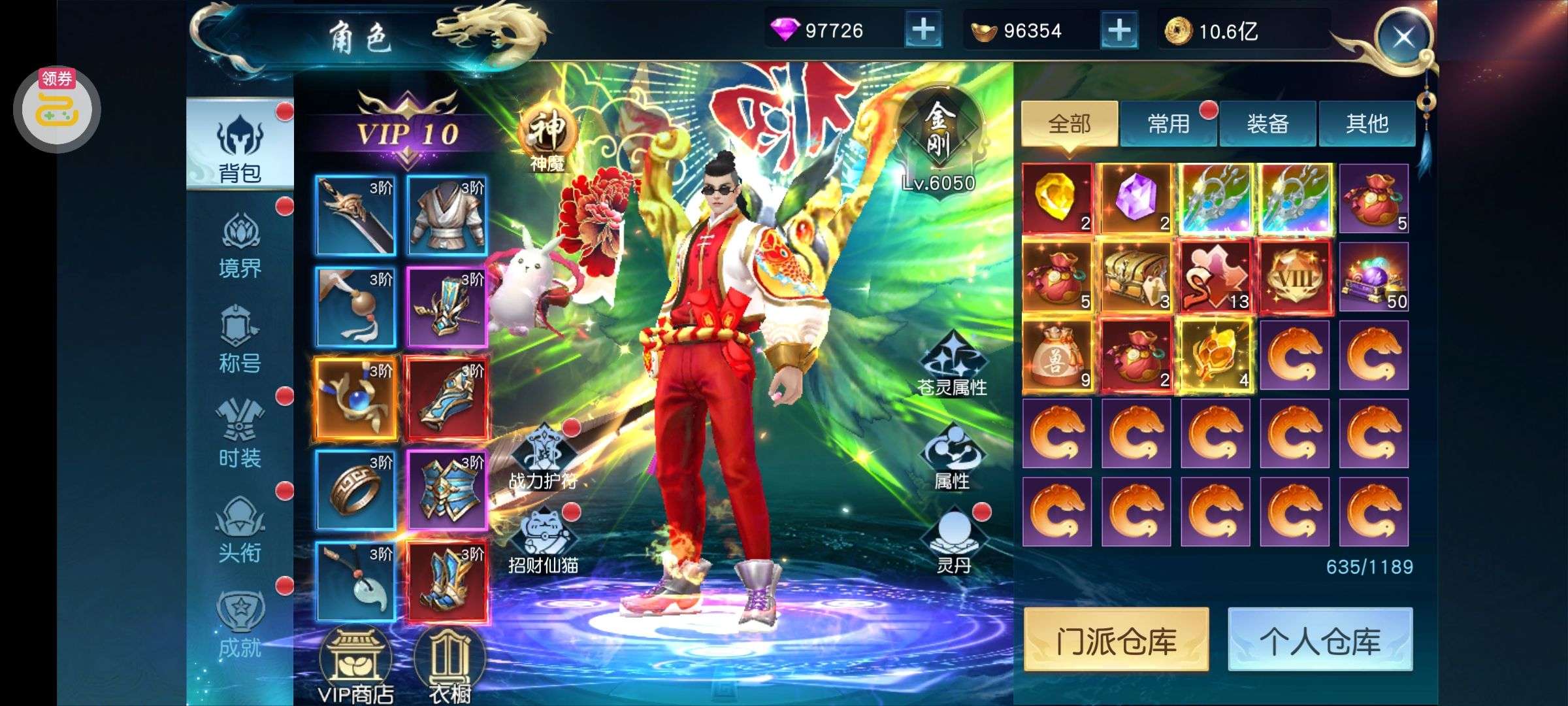Open the 灵丹 elixir panel
1568x706 pixels.
pyautogui.click(x=953, y=543)
